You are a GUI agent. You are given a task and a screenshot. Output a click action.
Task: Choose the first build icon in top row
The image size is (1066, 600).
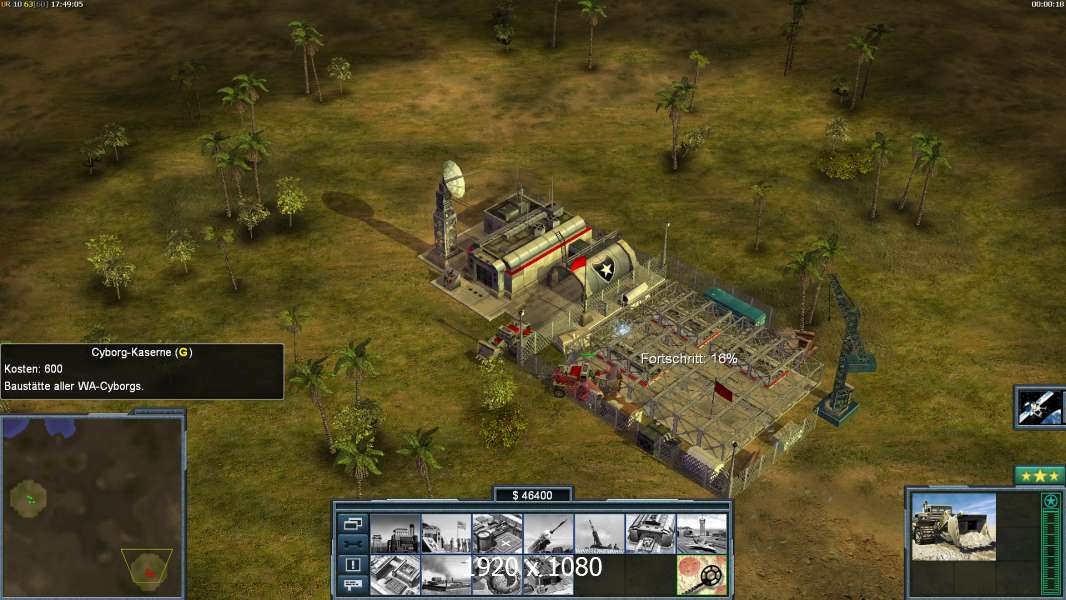(x=395, y=534)
